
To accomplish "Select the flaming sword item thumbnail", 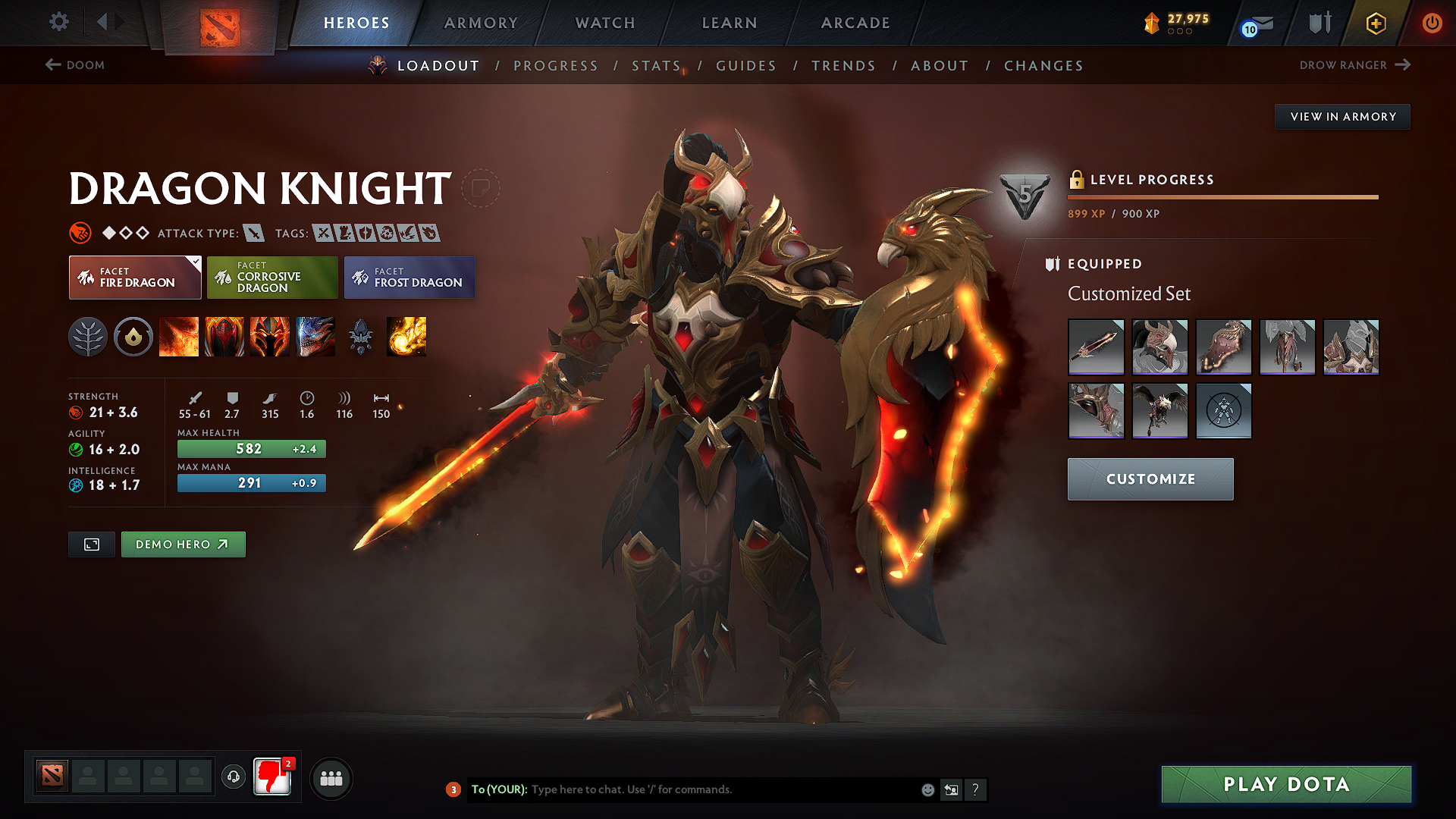I will 1096,347.
